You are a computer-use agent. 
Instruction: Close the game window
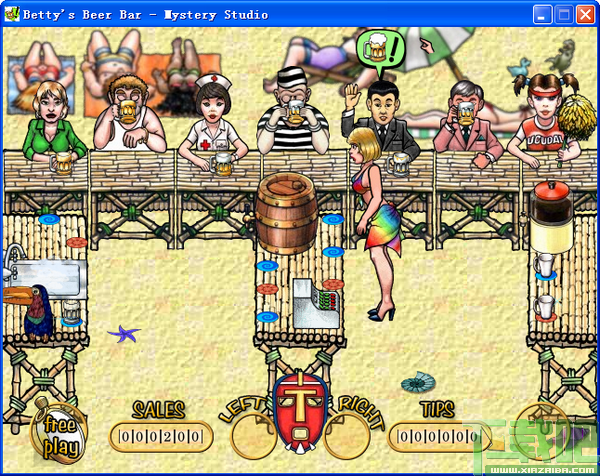click(585, 13)
